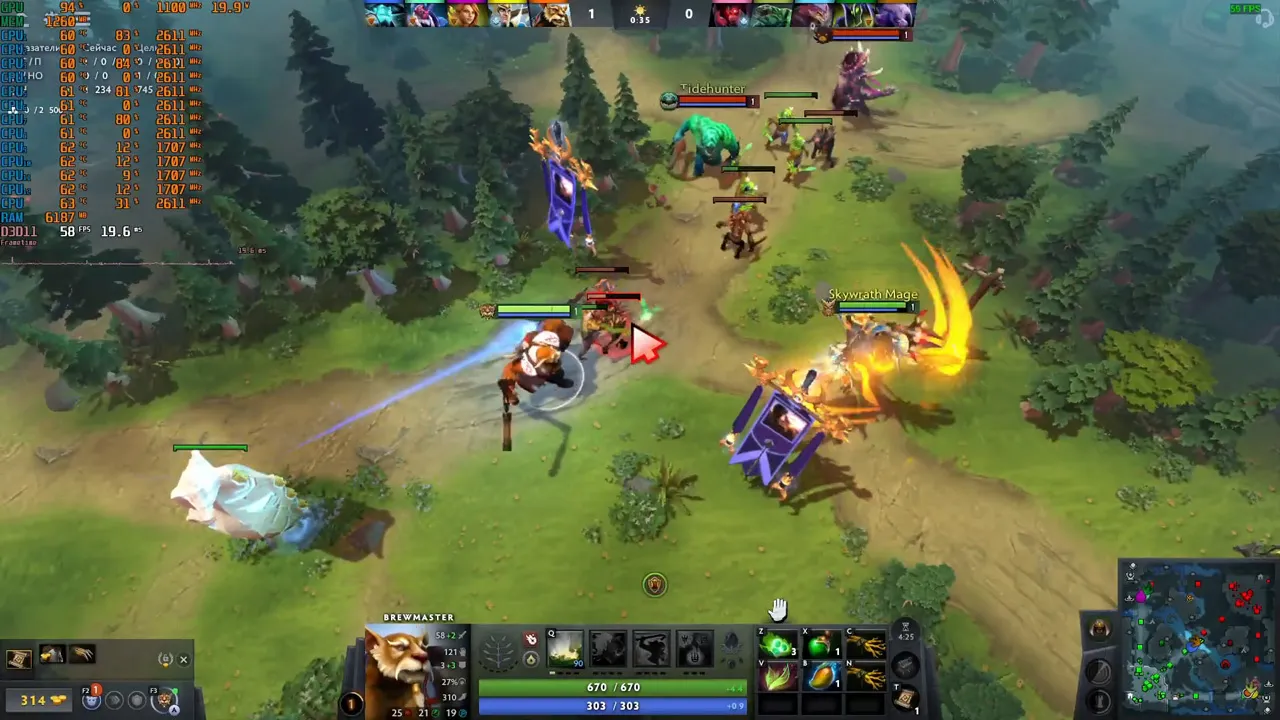Viewport: 1280px width, 720px height.
Task: Click the day/night clock at top center
Action: [x=638, y=14]
